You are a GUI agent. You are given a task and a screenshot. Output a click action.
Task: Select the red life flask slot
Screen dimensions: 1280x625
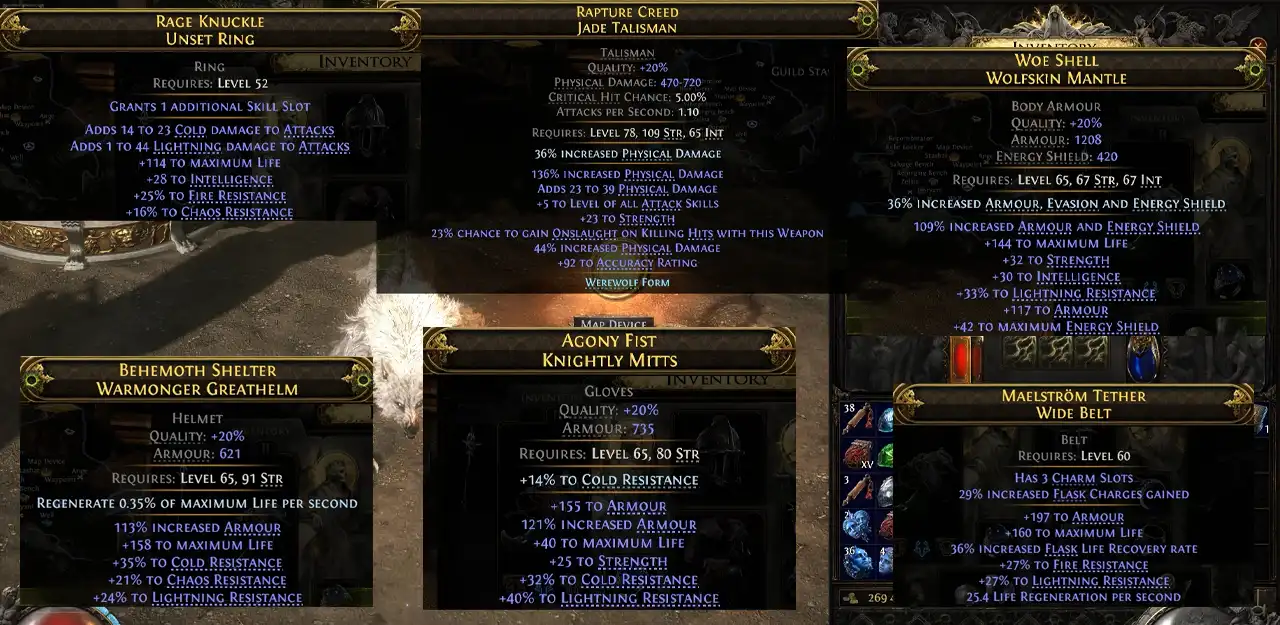pos(967,360)
